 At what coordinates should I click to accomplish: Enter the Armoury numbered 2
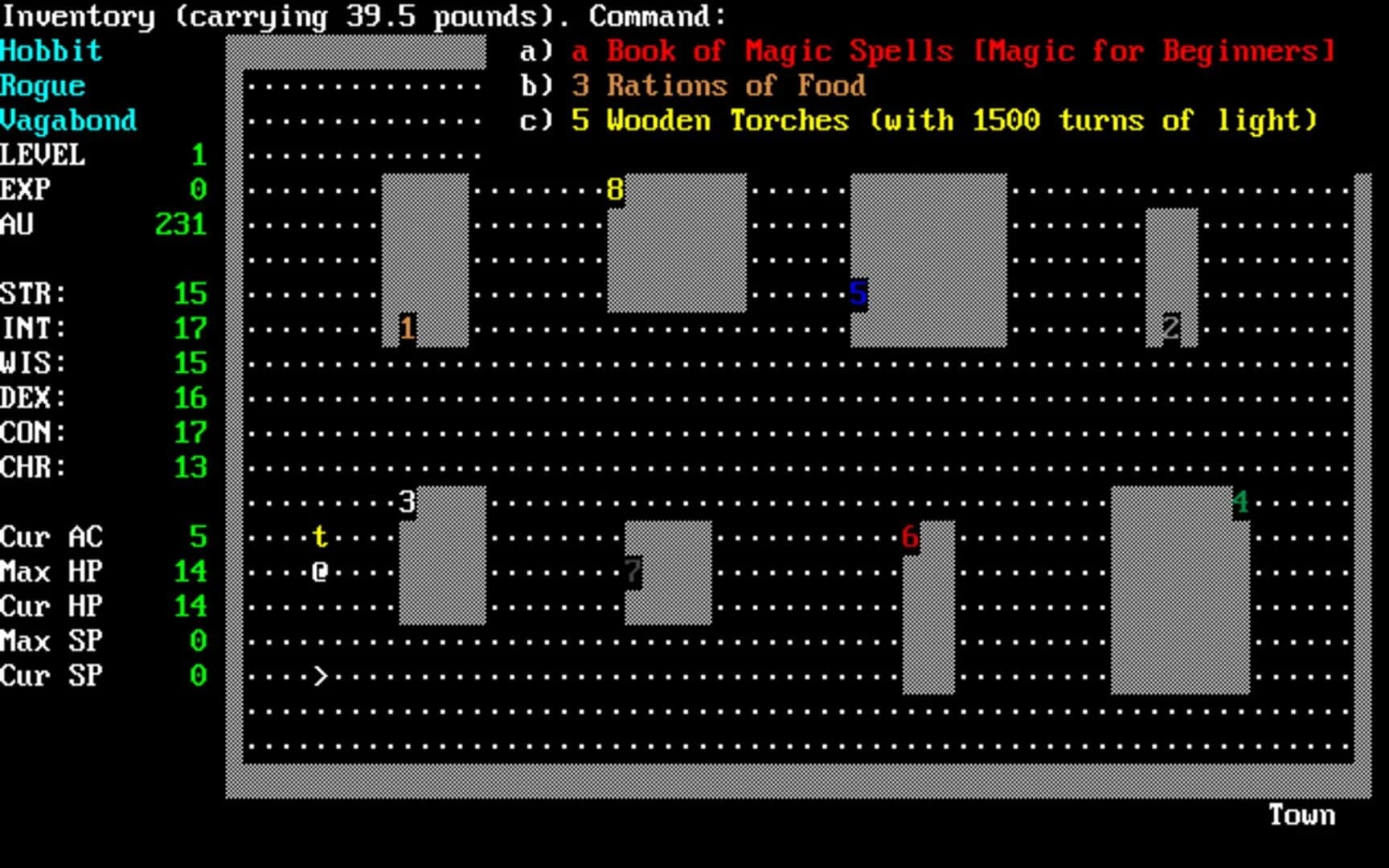[x=1170, y=326]
